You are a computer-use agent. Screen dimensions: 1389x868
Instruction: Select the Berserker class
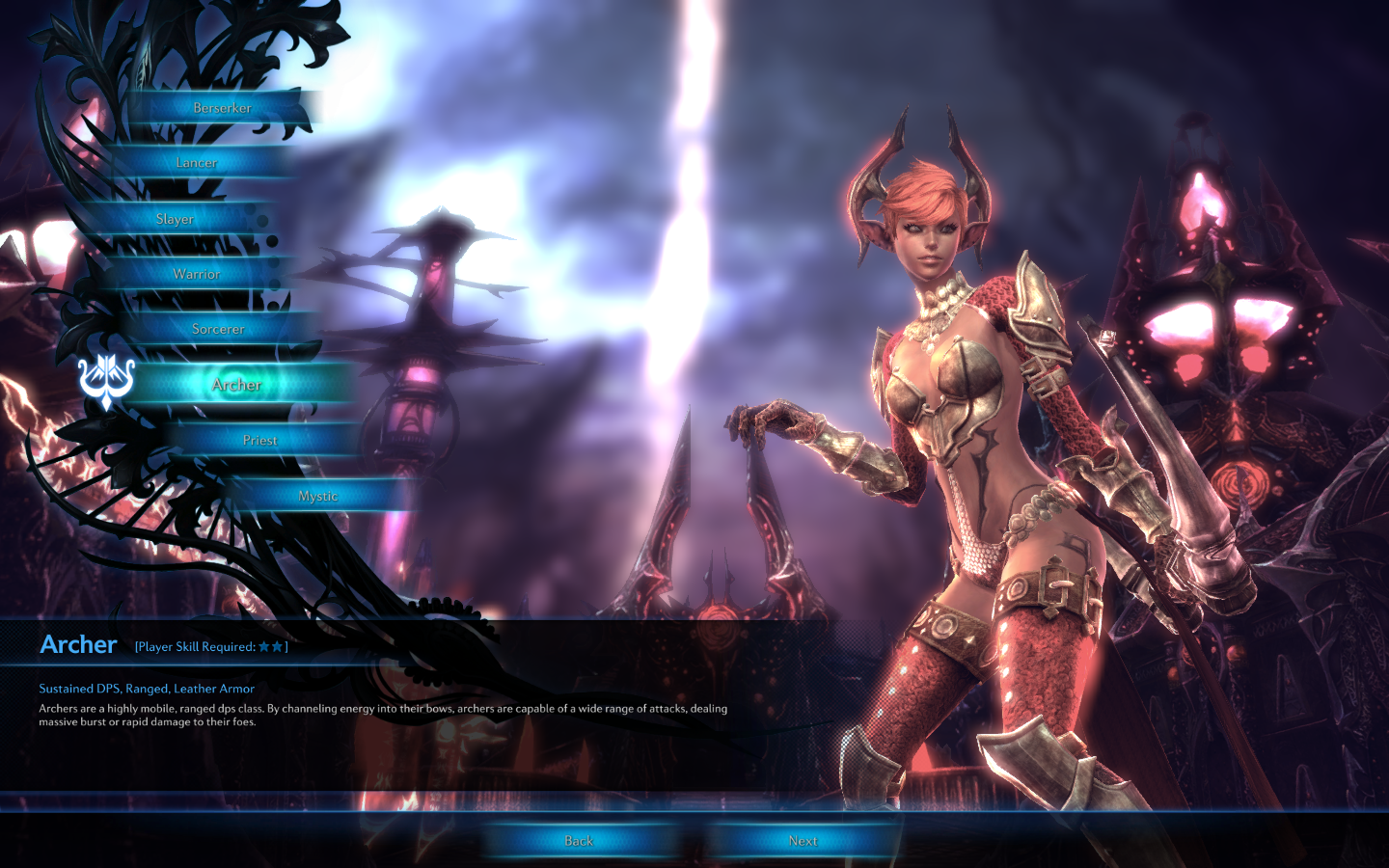222,108
